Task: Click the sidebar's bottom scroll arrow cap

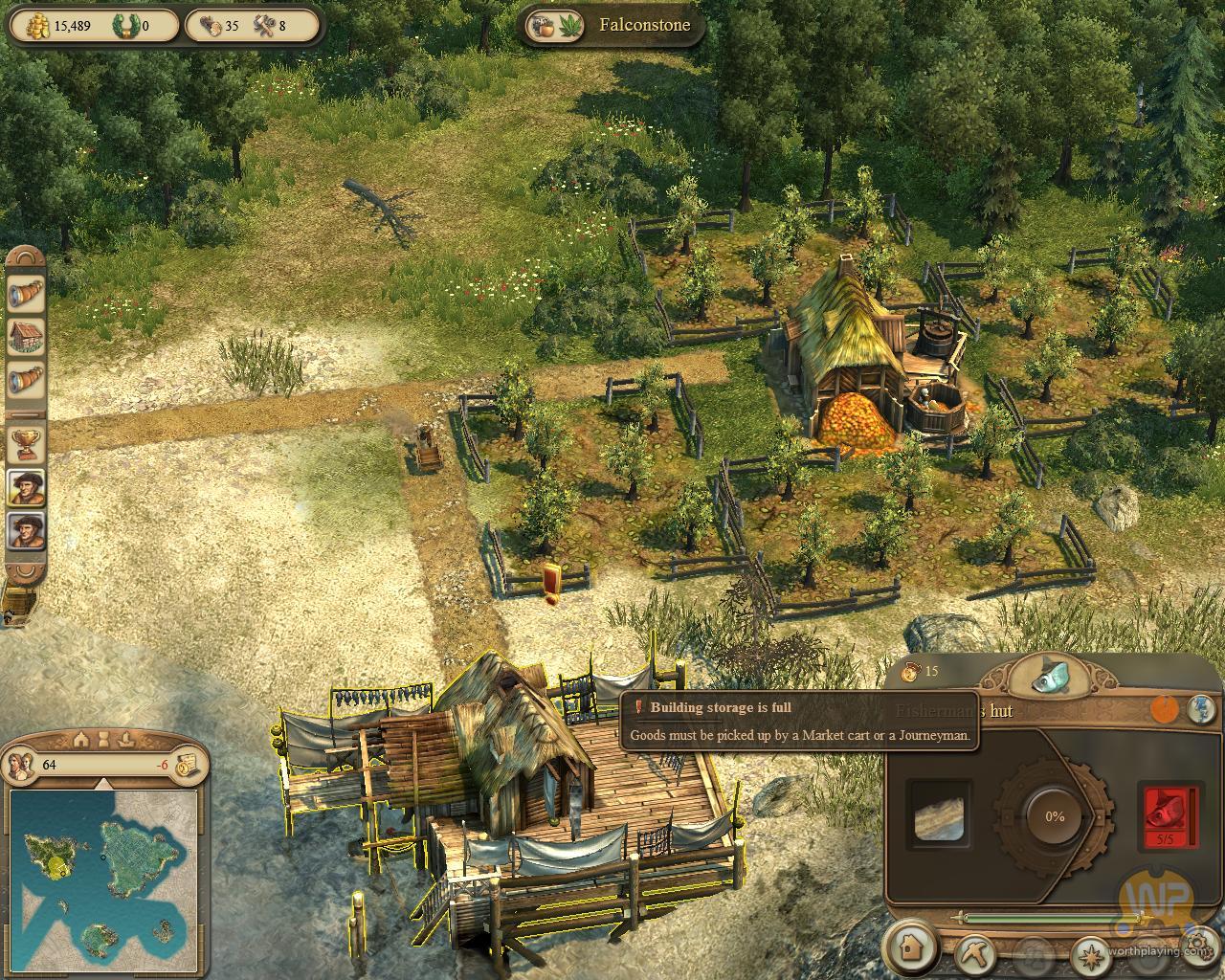Action: [x=26, y=572]
